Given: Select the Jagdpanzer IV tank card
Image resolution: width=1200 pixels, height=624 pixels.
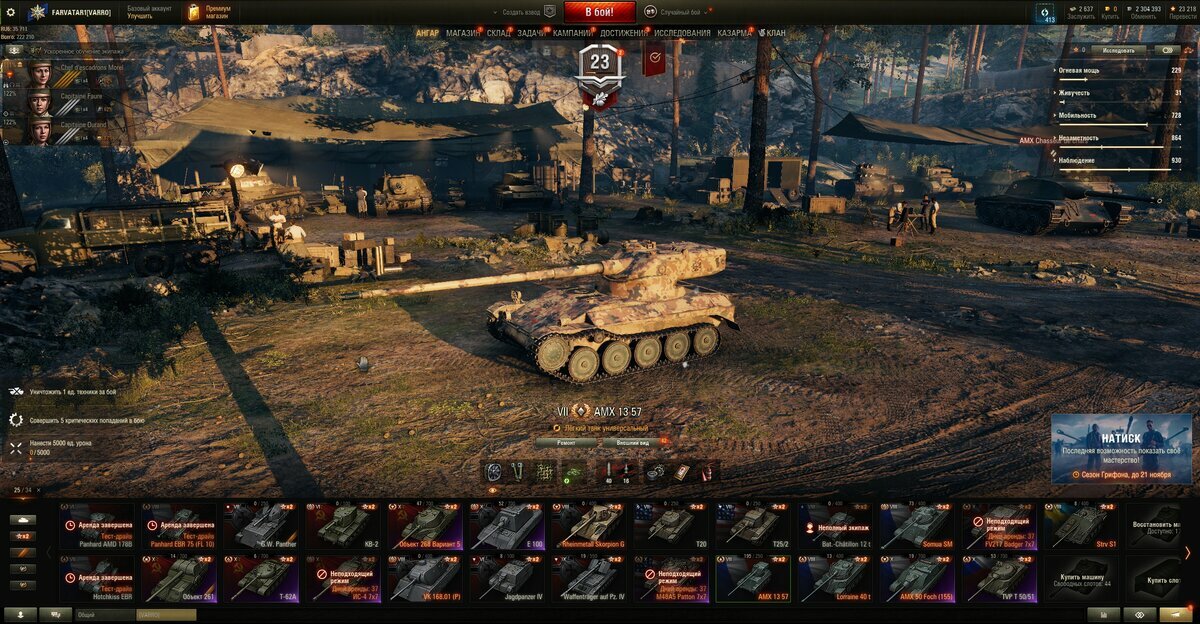Looking at the screenshot, I should point(507,578).
